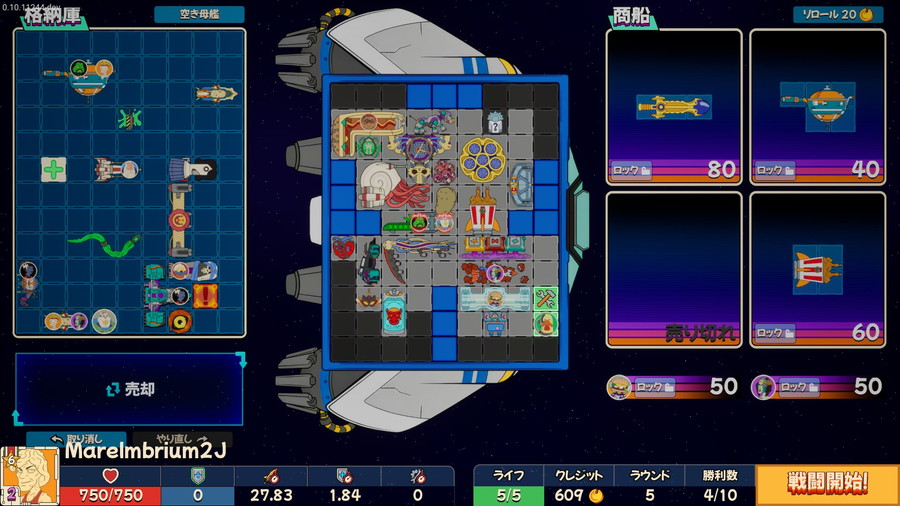The image size is (900, 506).
Task: Pick the green plus medkit in hangar
Action: 53,169
